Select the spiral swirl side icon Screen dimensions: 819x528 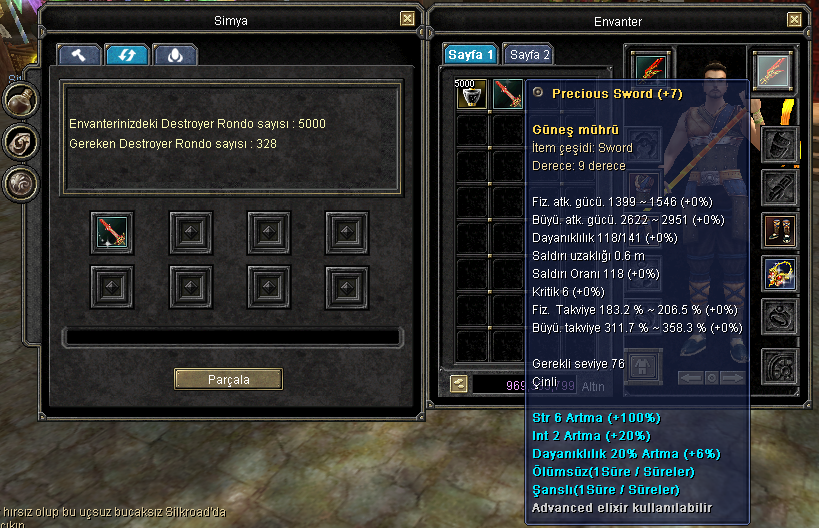(20, 141)
